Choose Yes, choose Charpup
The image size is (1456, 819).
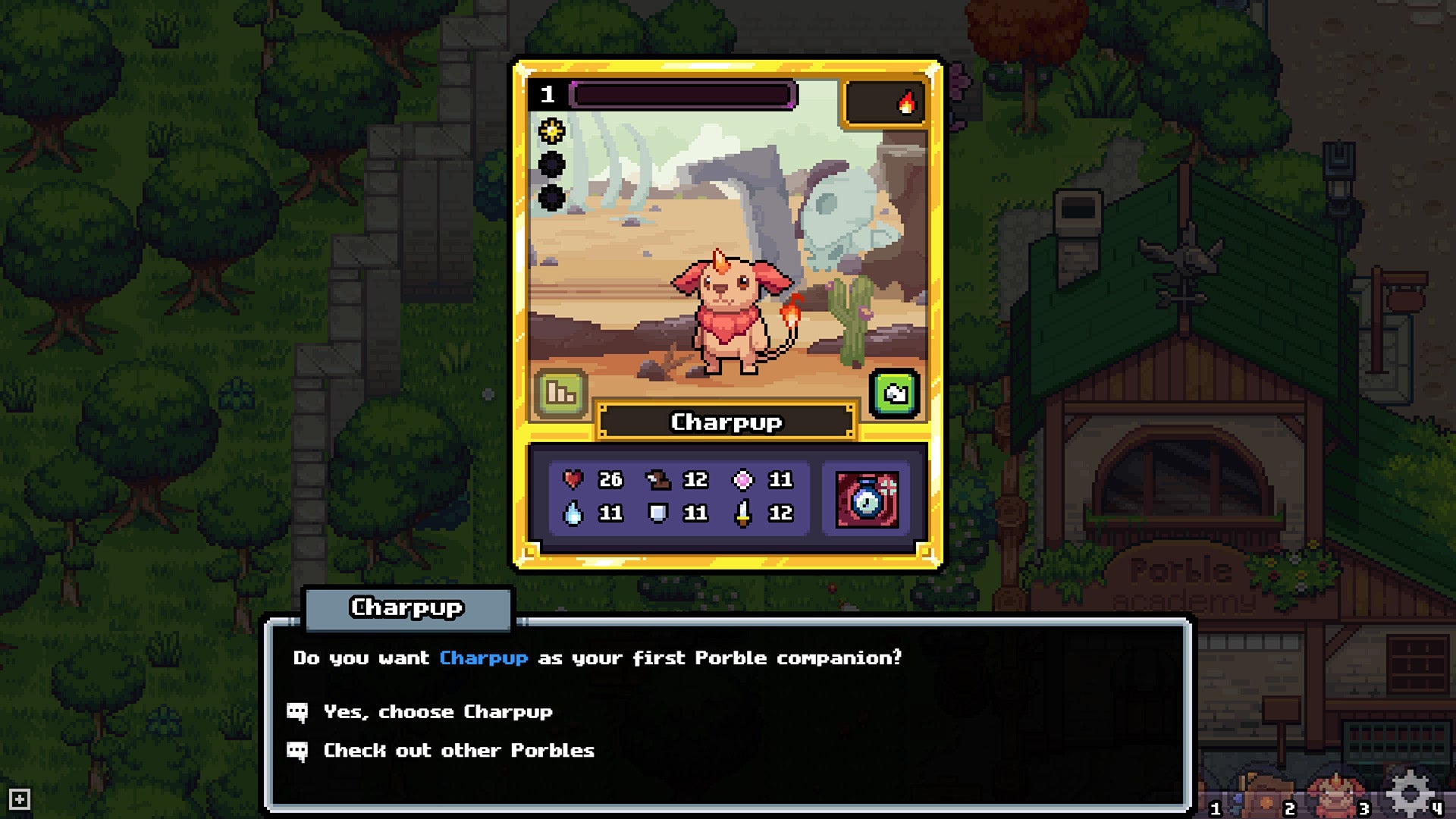point(438,711)
